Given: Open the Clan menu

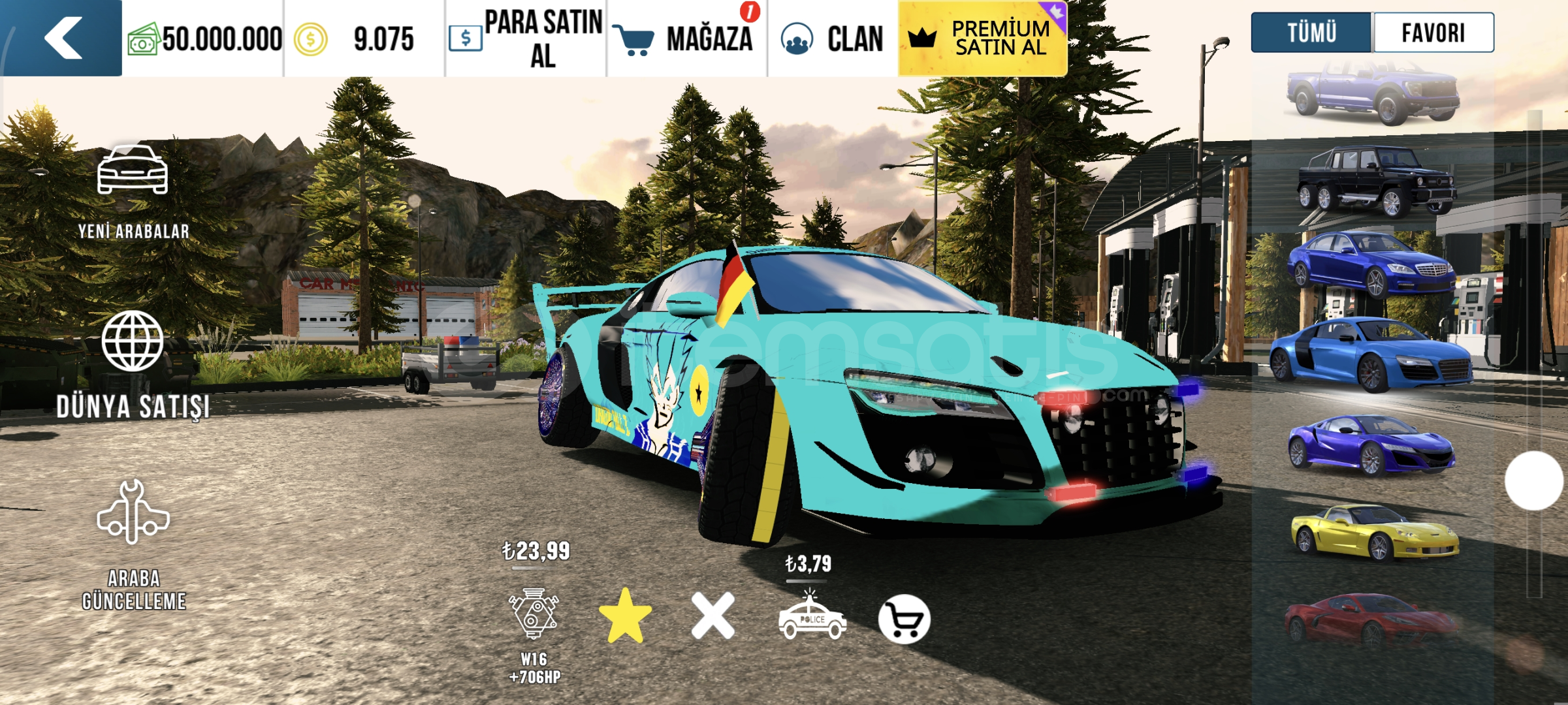Looking at the screenshot, I should [833, 39].
